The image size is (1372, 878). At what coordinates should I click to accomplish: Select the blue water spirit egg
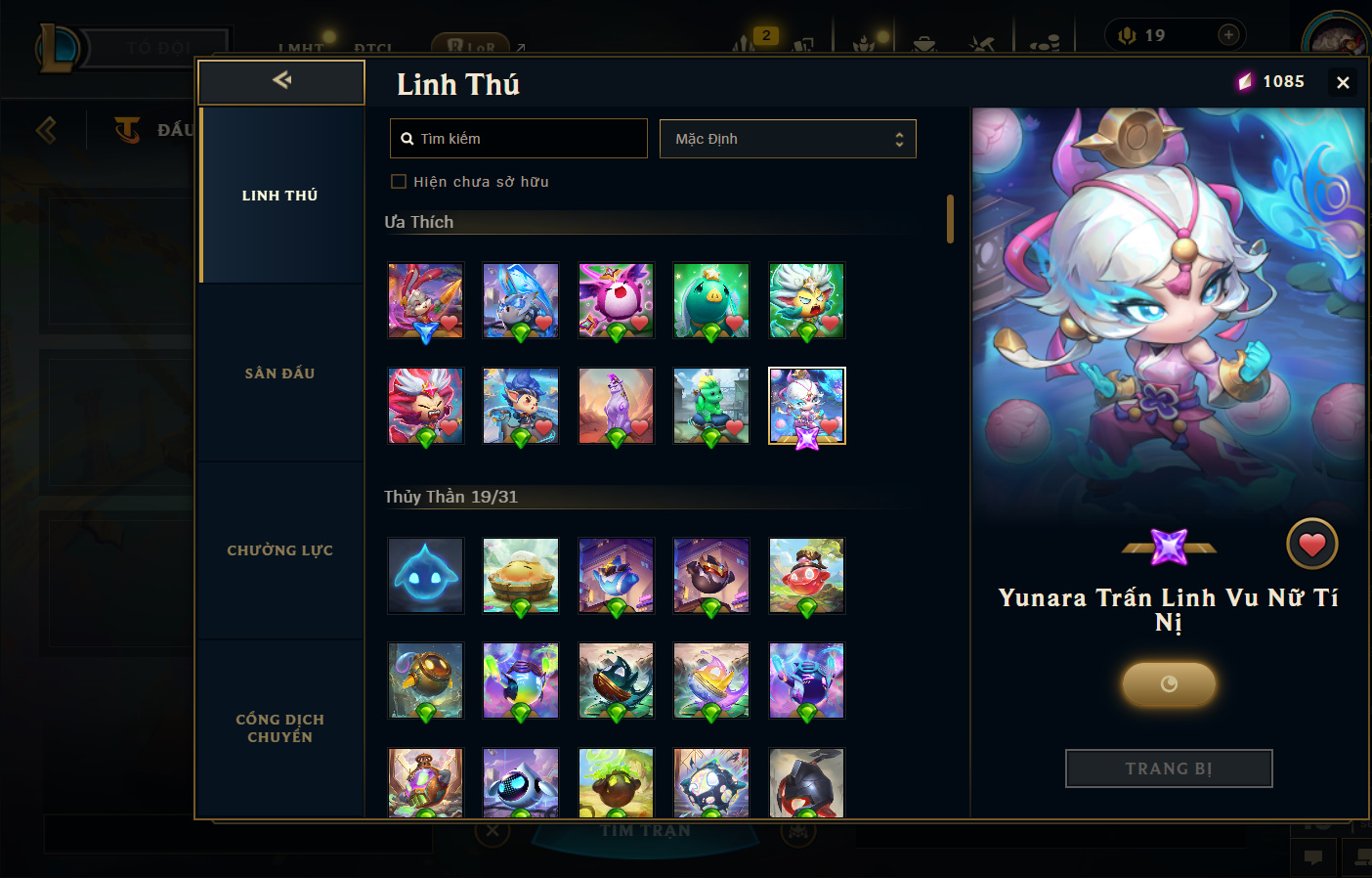(x=425, y=576)
